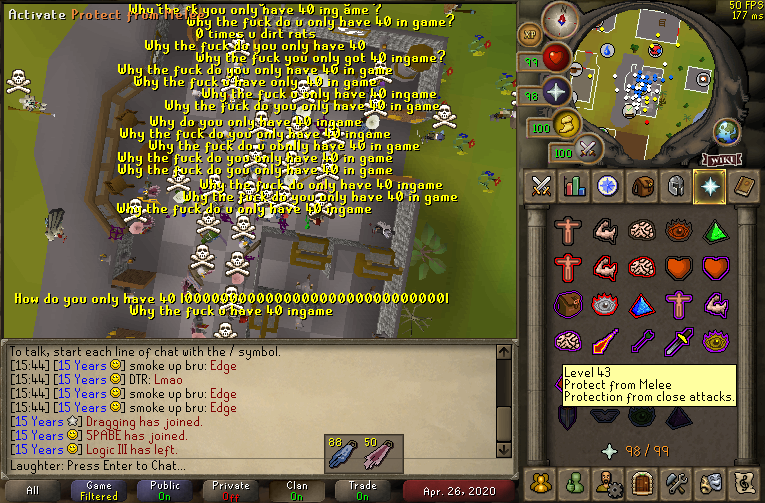Toggle the XP drops button
The height and width of the screenshot is (503, 765).
pos(530,34)
